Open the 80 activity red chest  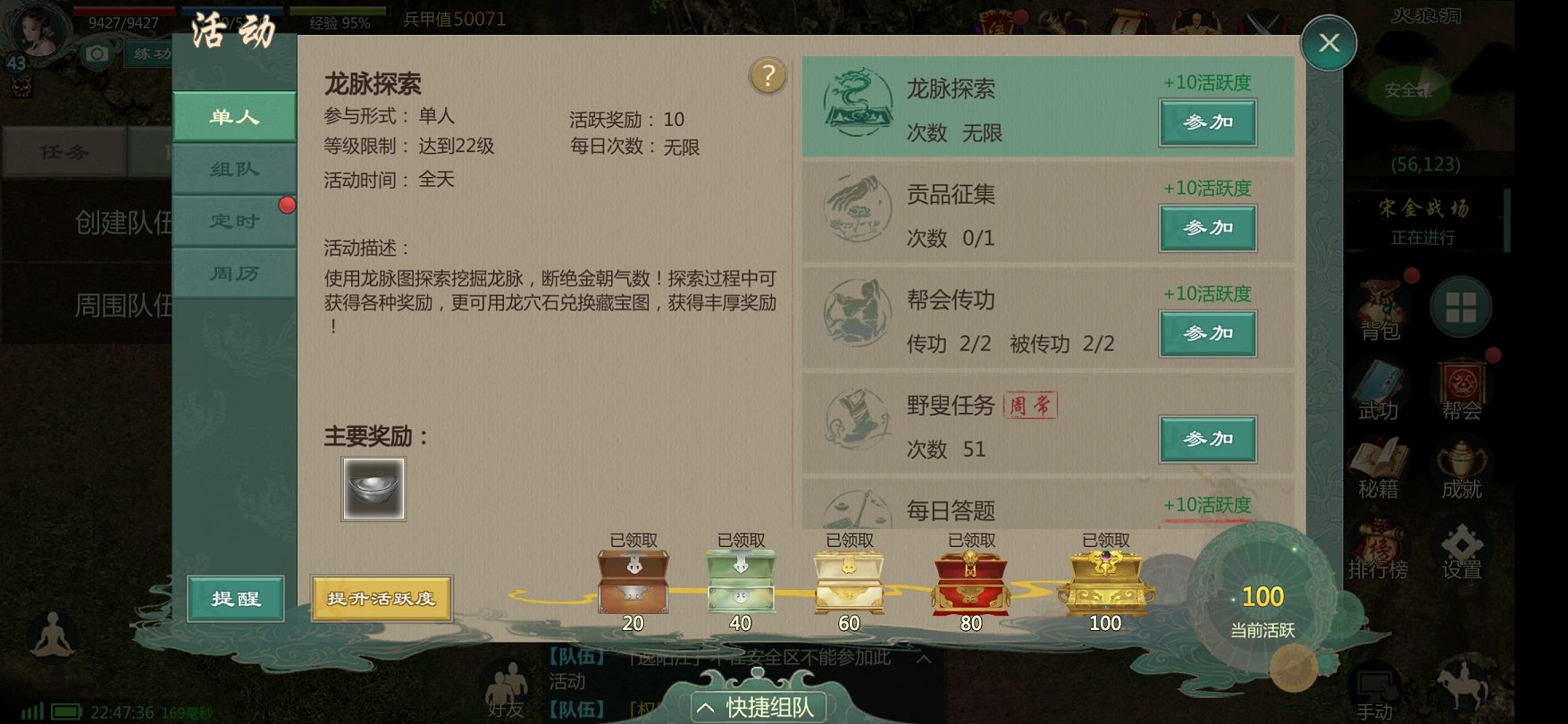971,582
